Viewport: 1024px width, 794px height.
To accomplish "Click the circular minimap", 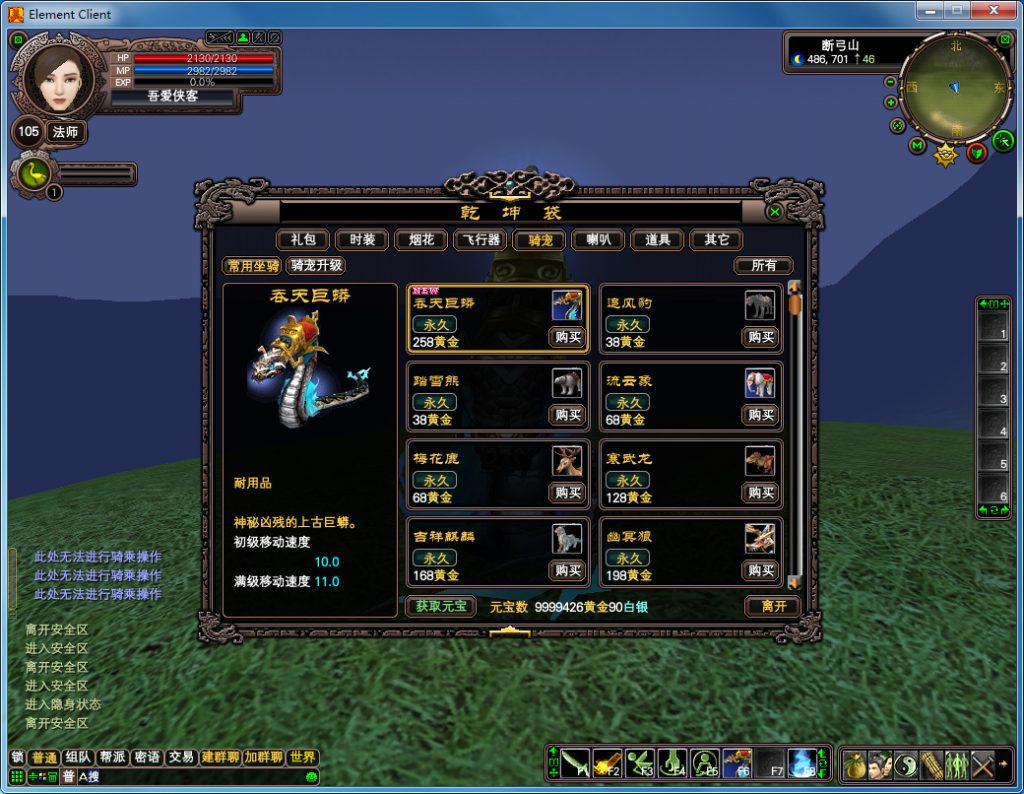I will click(x=955, y=88).
